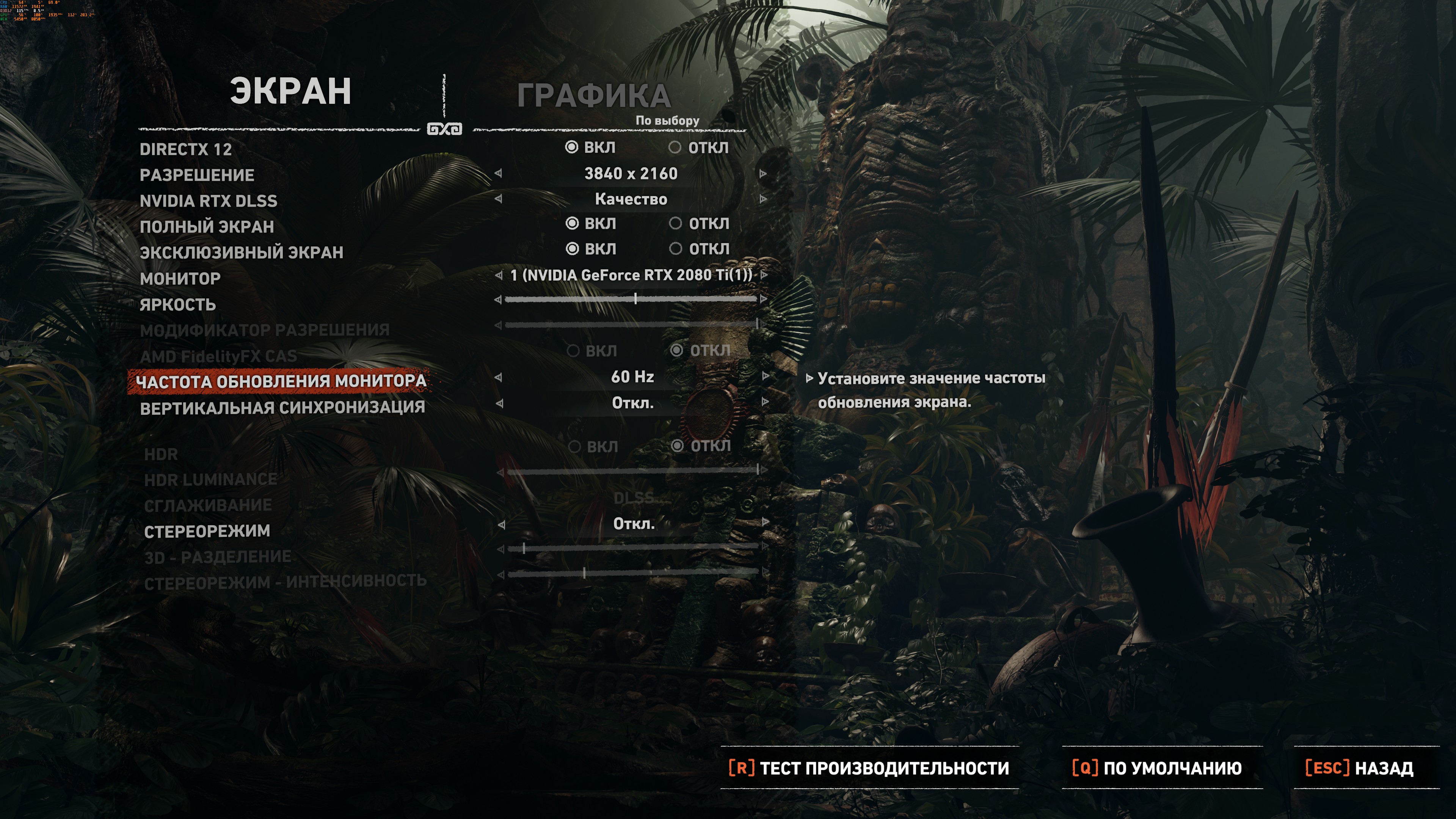Viewport: 1456px width, 819px height.
Task: Select the ЭКРАН tab
Action: coord(290,91)
